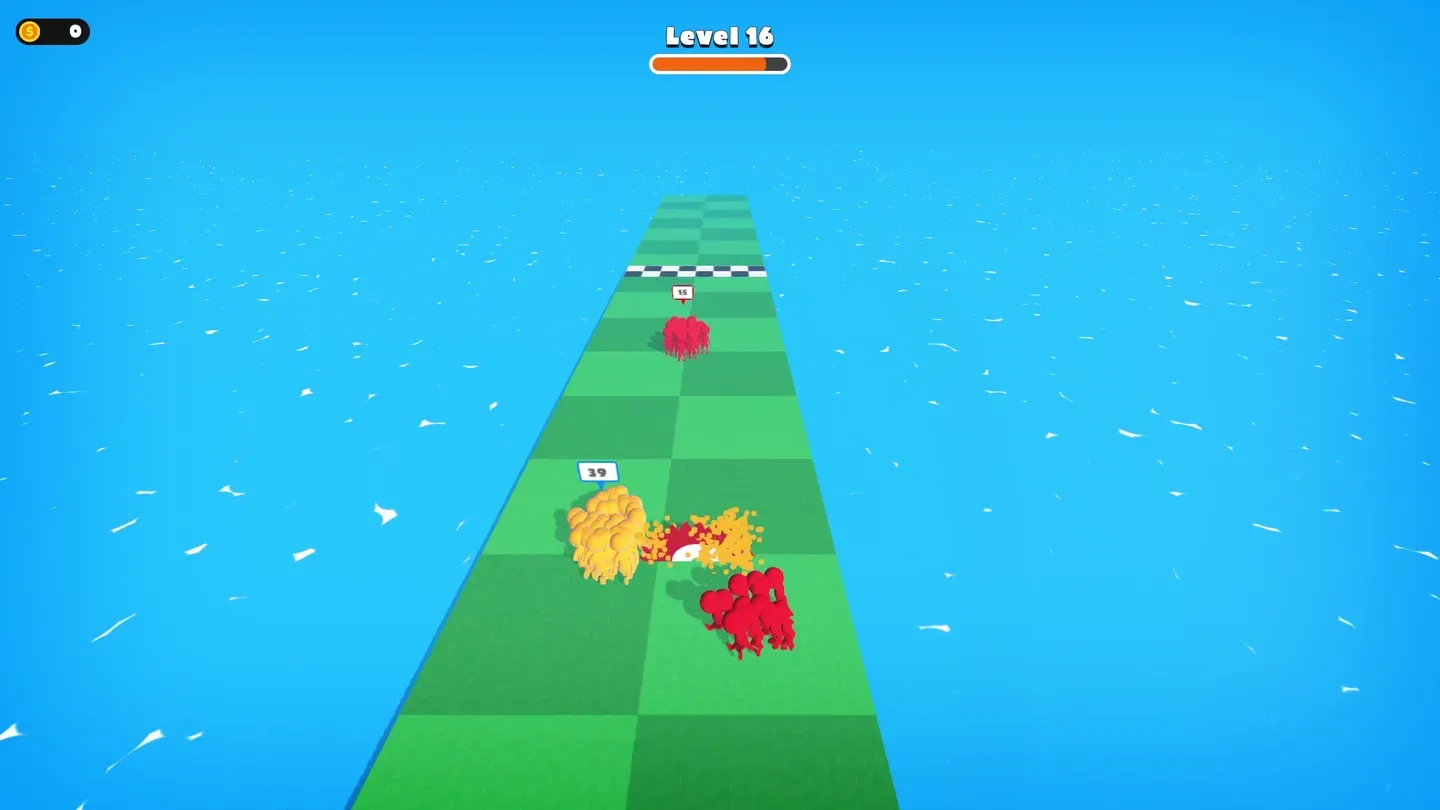Click the black coin balance pill
The image size is (1440, 810).
pos(52,31)
